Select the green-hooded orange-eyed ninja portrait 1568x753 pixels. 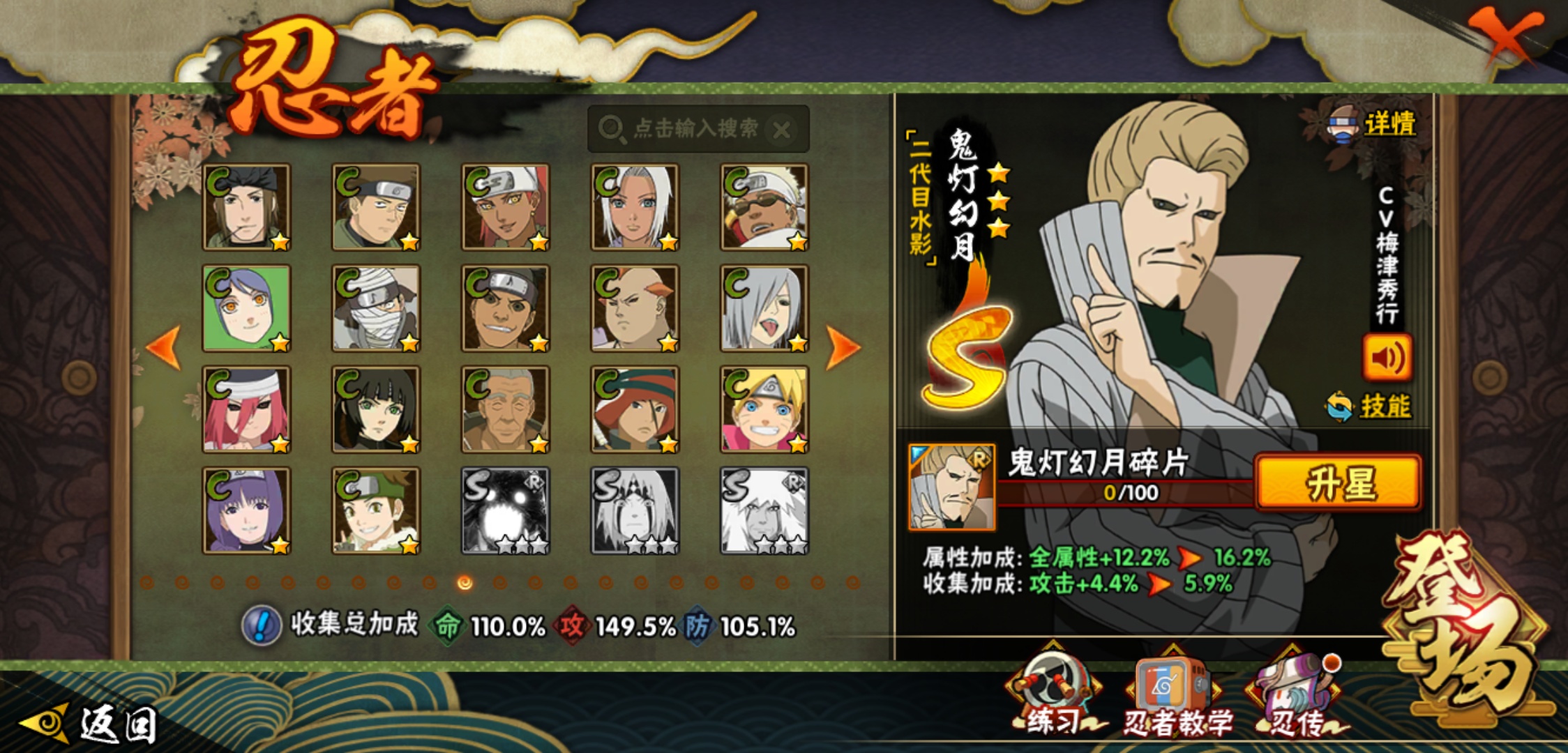coord(246,308)
